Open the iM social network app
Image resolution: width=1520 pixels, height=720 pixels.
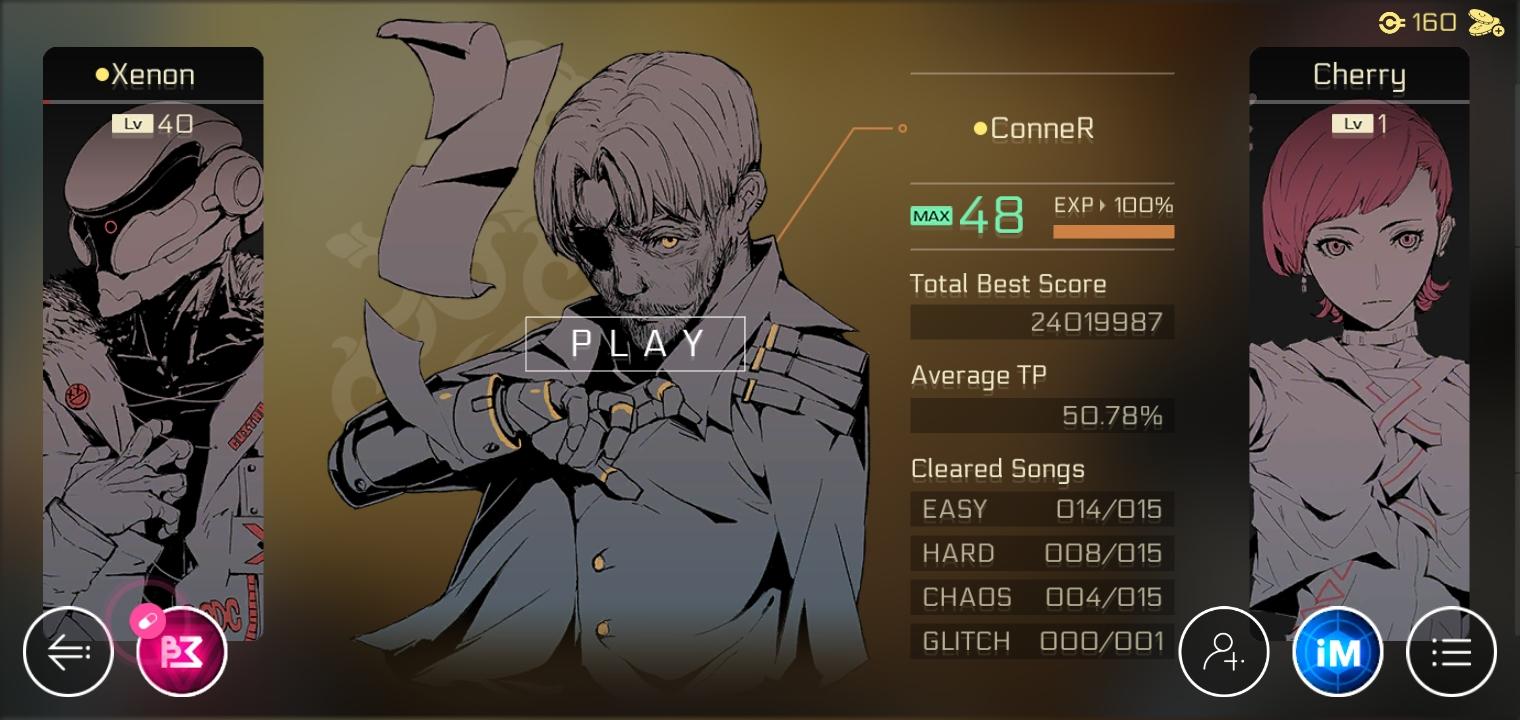pyautogui.click(x=1337, y=651)
